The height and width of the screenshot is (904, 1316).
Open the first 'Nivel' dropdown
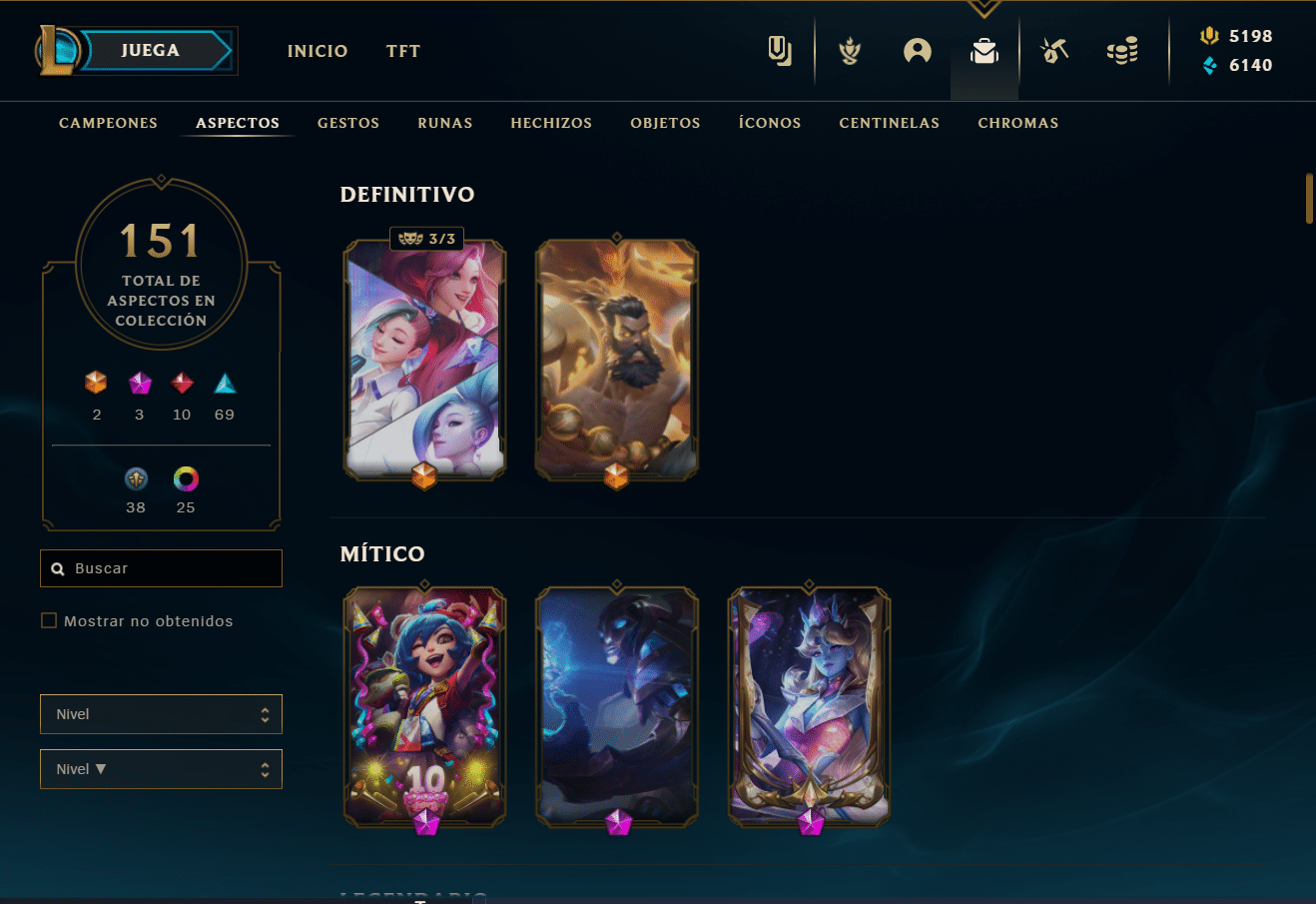[x=161, y=713]
